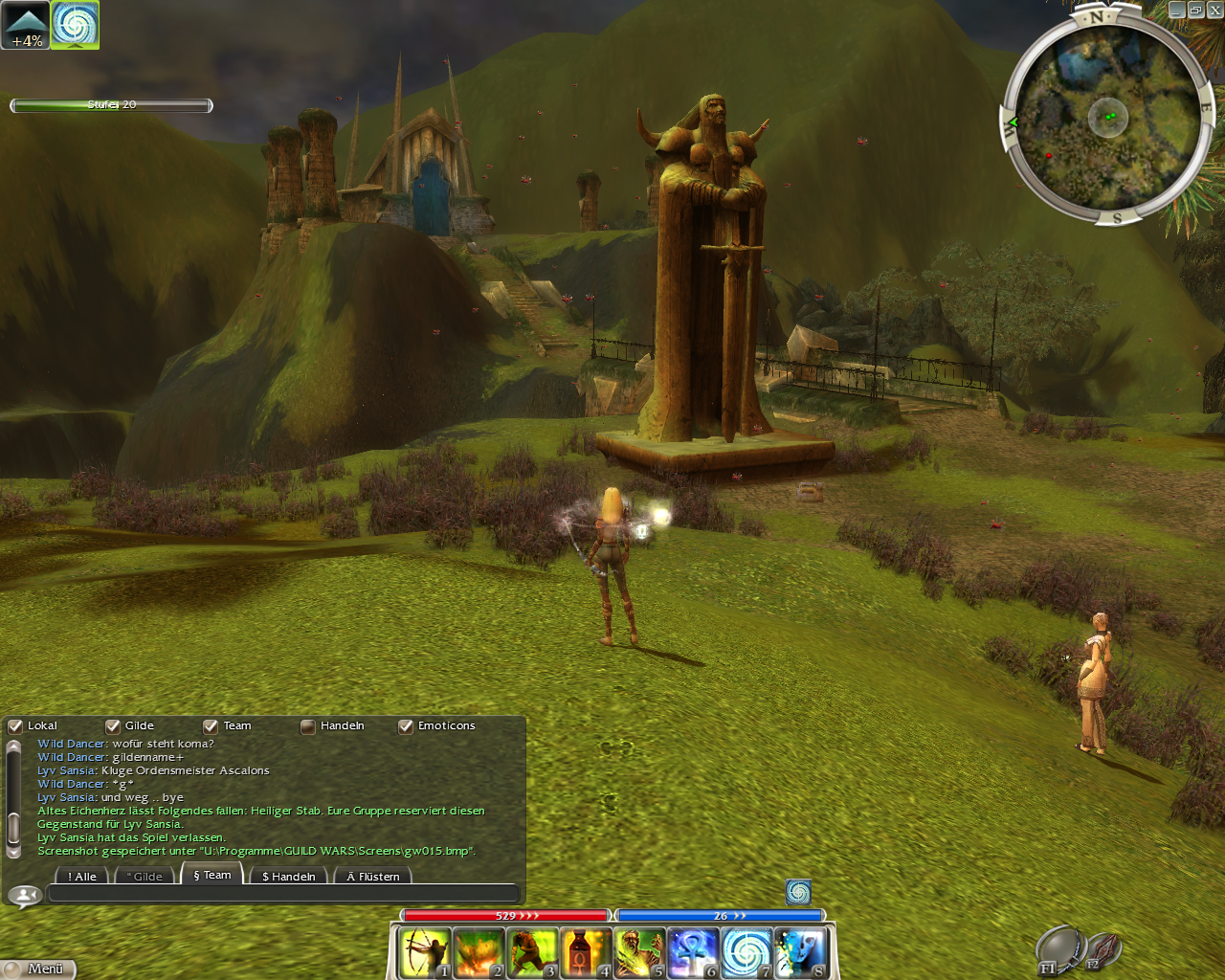This screenshot has height=980, width=1225.
Task: Enable the Handeln chat filter checkbox
Action: click(308, 726)
